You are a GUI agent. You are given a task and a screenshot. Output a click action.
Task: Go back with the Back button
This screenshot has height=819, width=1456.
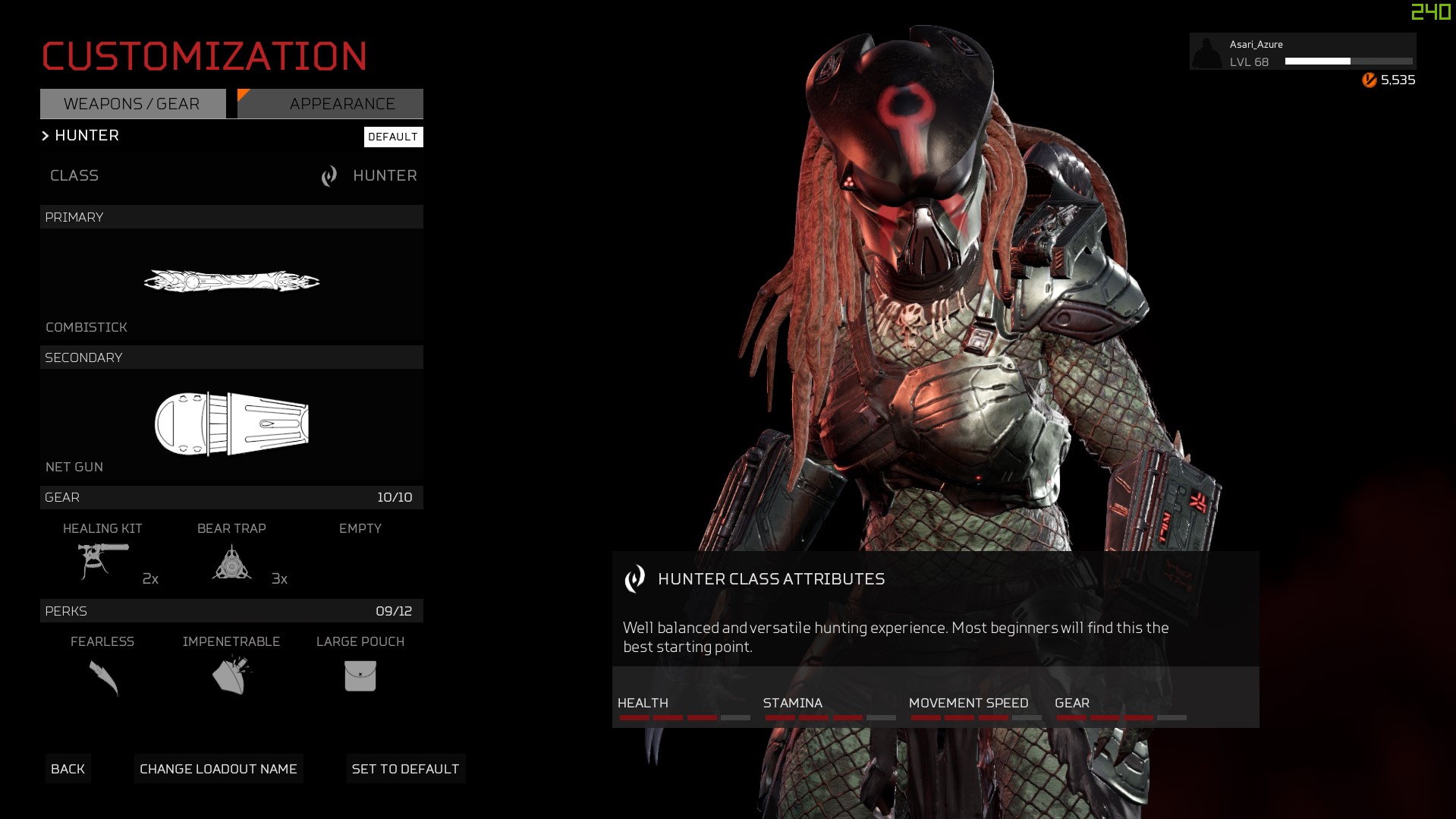pos(68,769)
